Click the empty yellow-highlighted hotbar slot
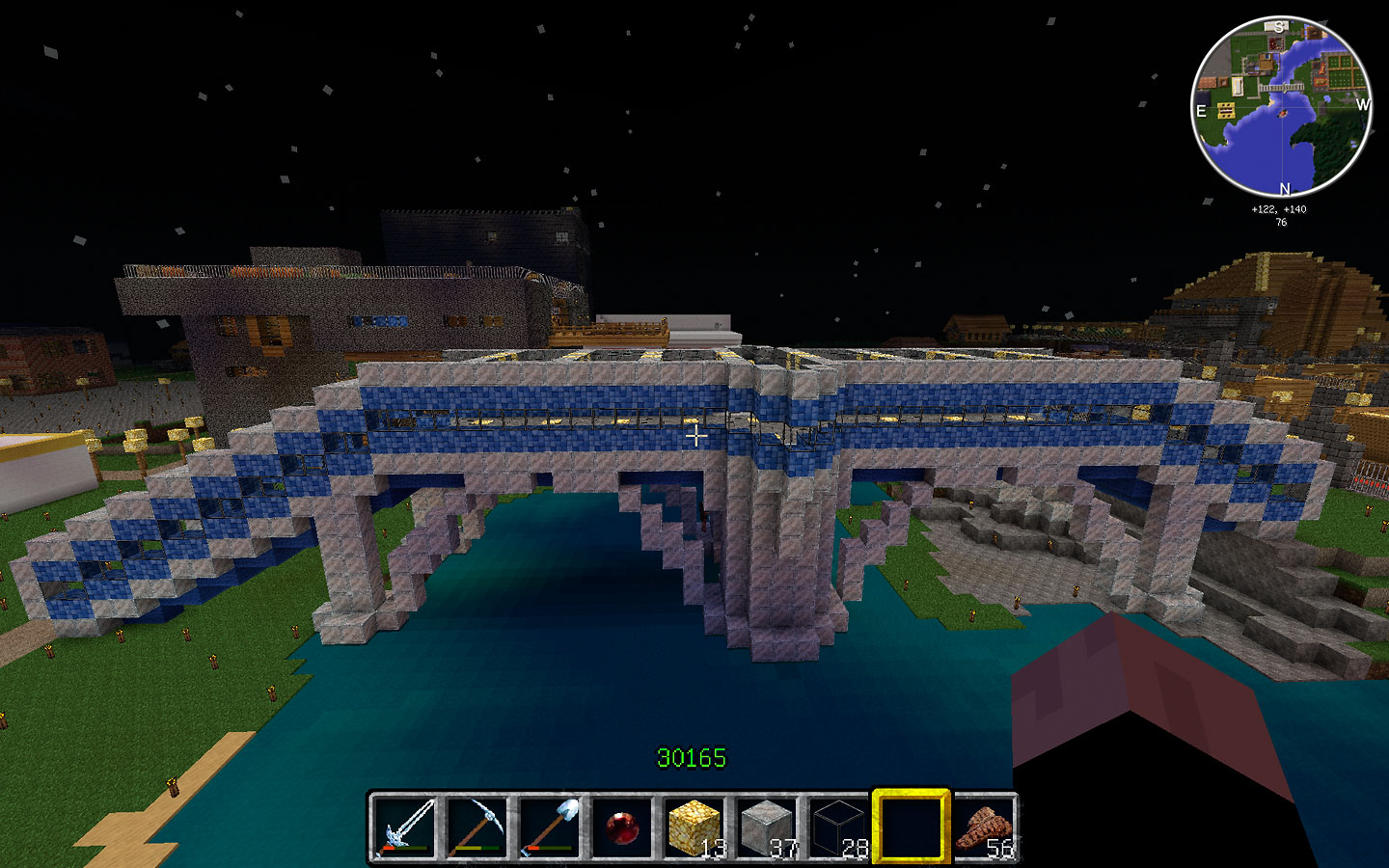This screenshot has width=1389, height=868. pos(911,827)
